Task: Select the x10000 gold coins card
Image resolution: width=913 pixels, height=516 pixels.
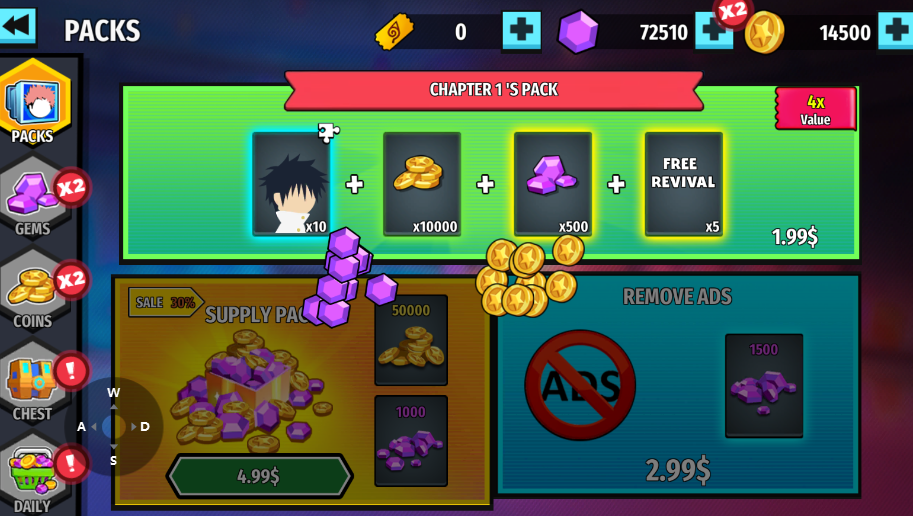Action: 422,184
